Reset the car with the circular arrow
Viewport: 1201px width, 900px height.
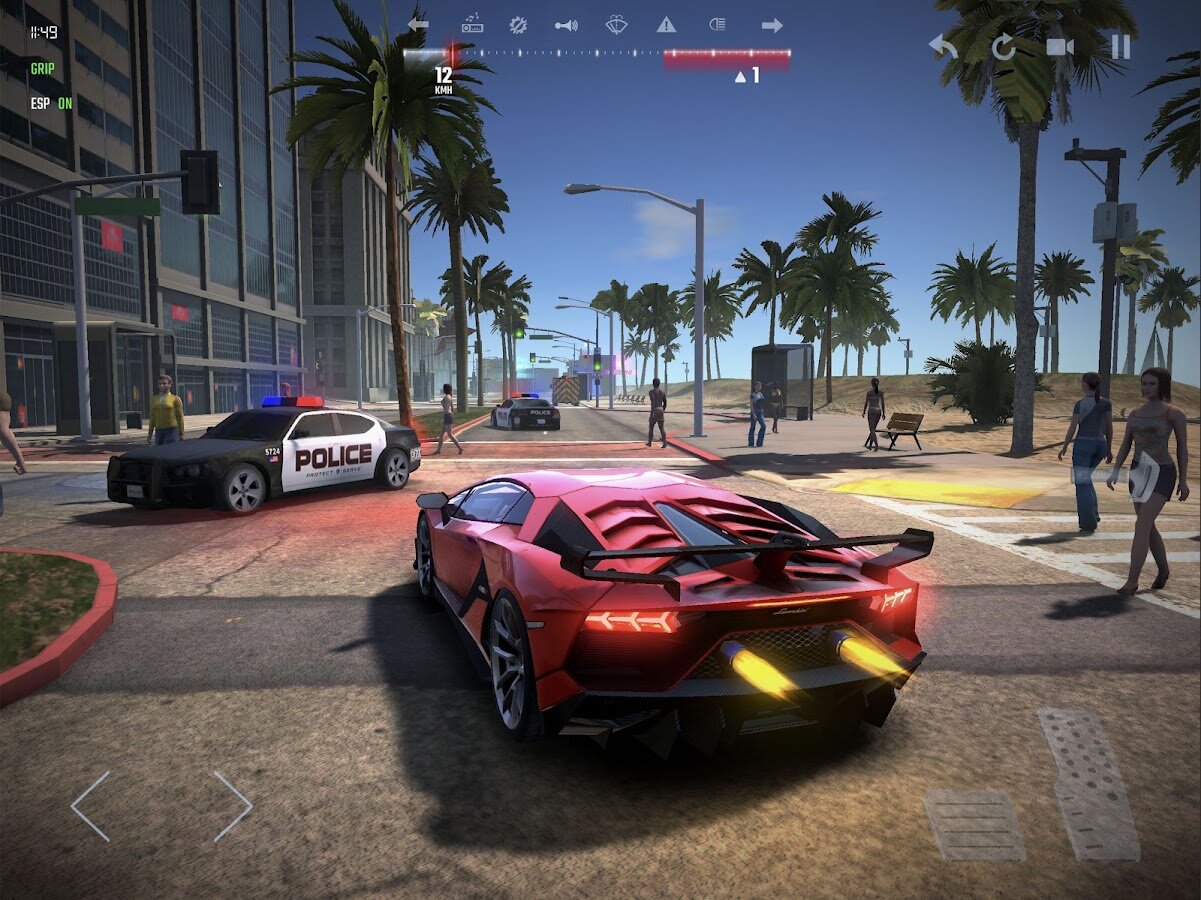tap(1003, 47)
